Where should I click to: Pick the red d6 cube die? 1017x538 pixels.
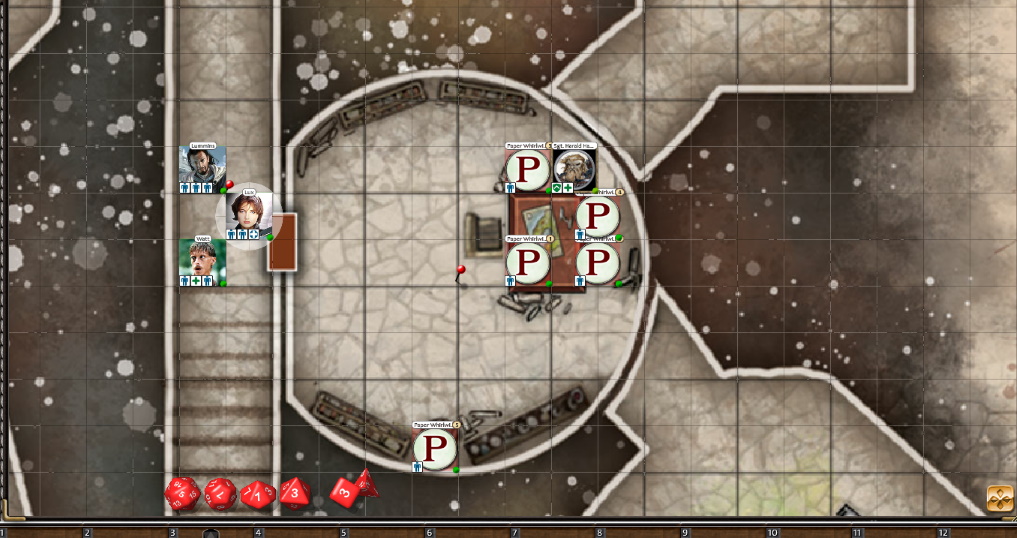345,493
